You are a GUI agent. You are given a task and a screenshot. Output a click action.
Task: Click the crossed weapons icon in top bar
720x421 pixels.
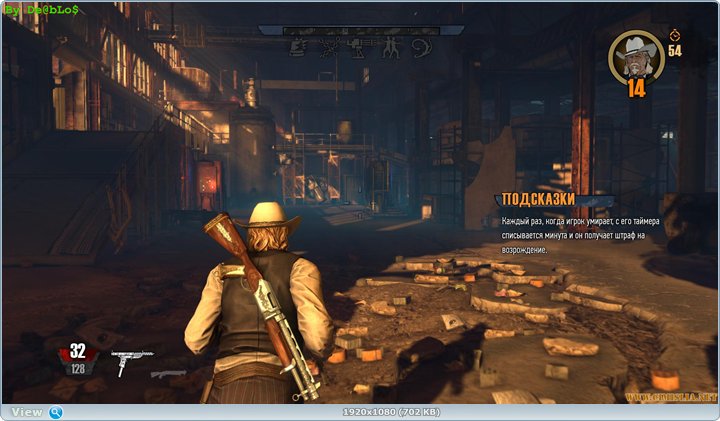[328, 46]
